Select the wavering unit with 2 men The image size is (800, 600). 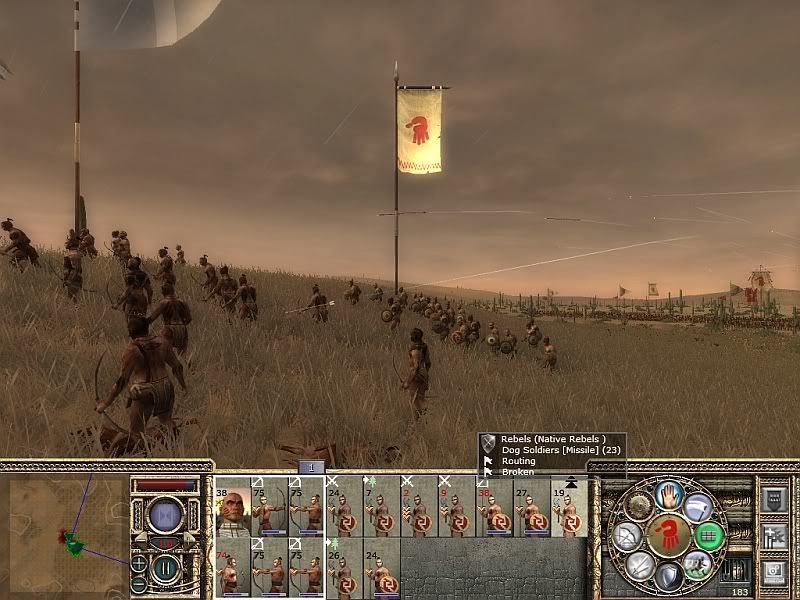pyautogui.click(x=418, y=508)
